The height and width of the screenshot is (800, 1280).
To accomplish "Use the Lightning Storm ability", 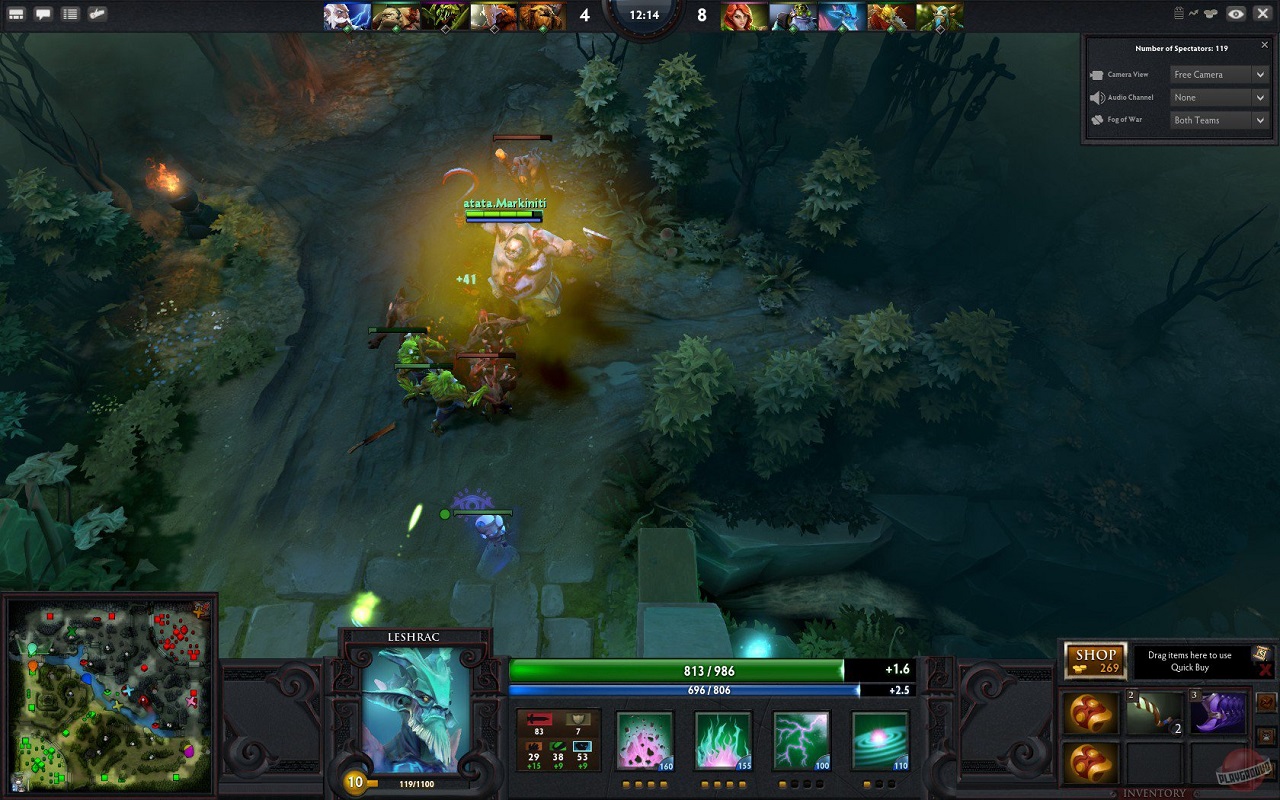I will (x=801, y=740).
